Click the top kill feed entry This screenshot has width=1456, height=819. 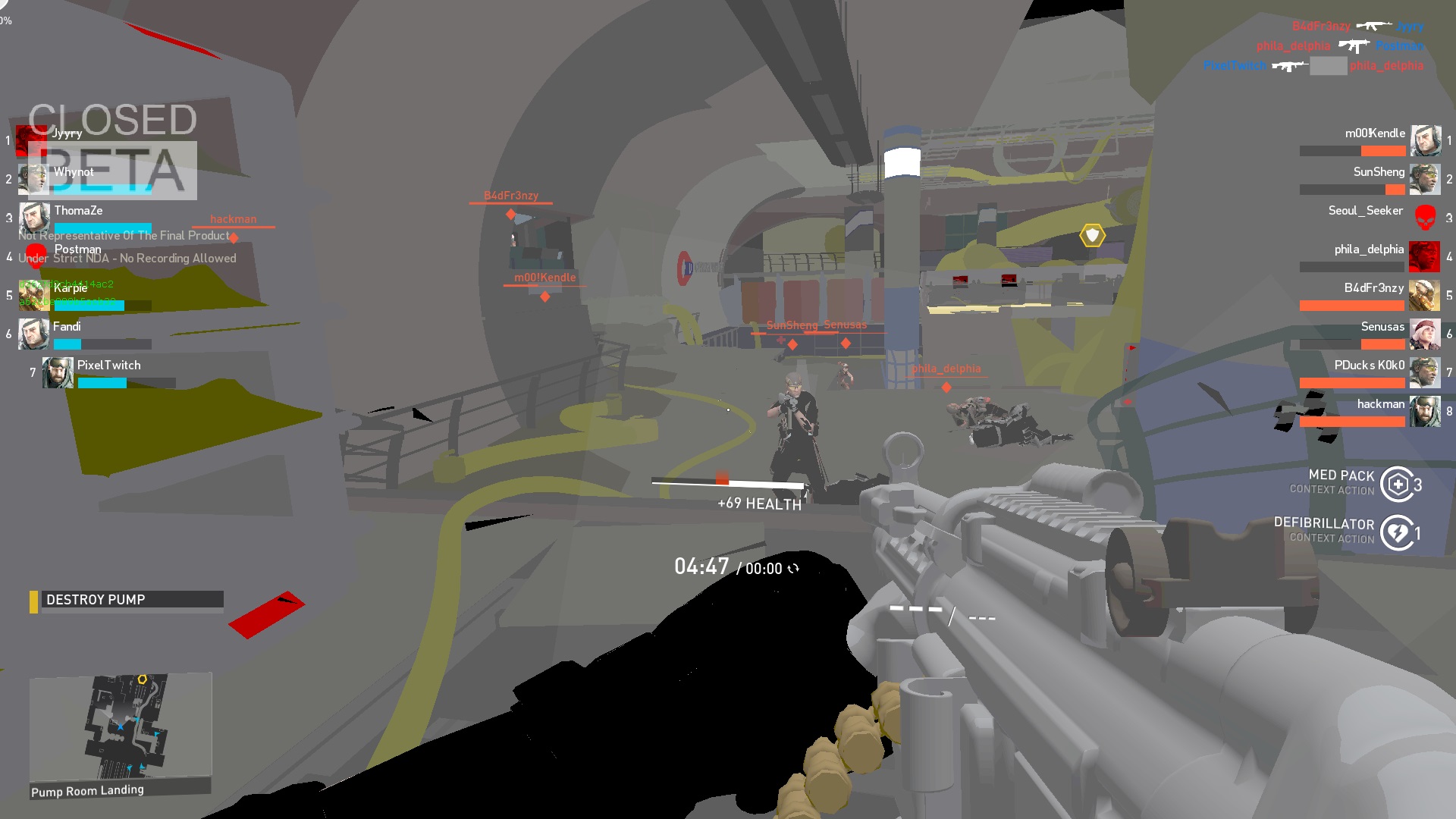pos(1357,27)
